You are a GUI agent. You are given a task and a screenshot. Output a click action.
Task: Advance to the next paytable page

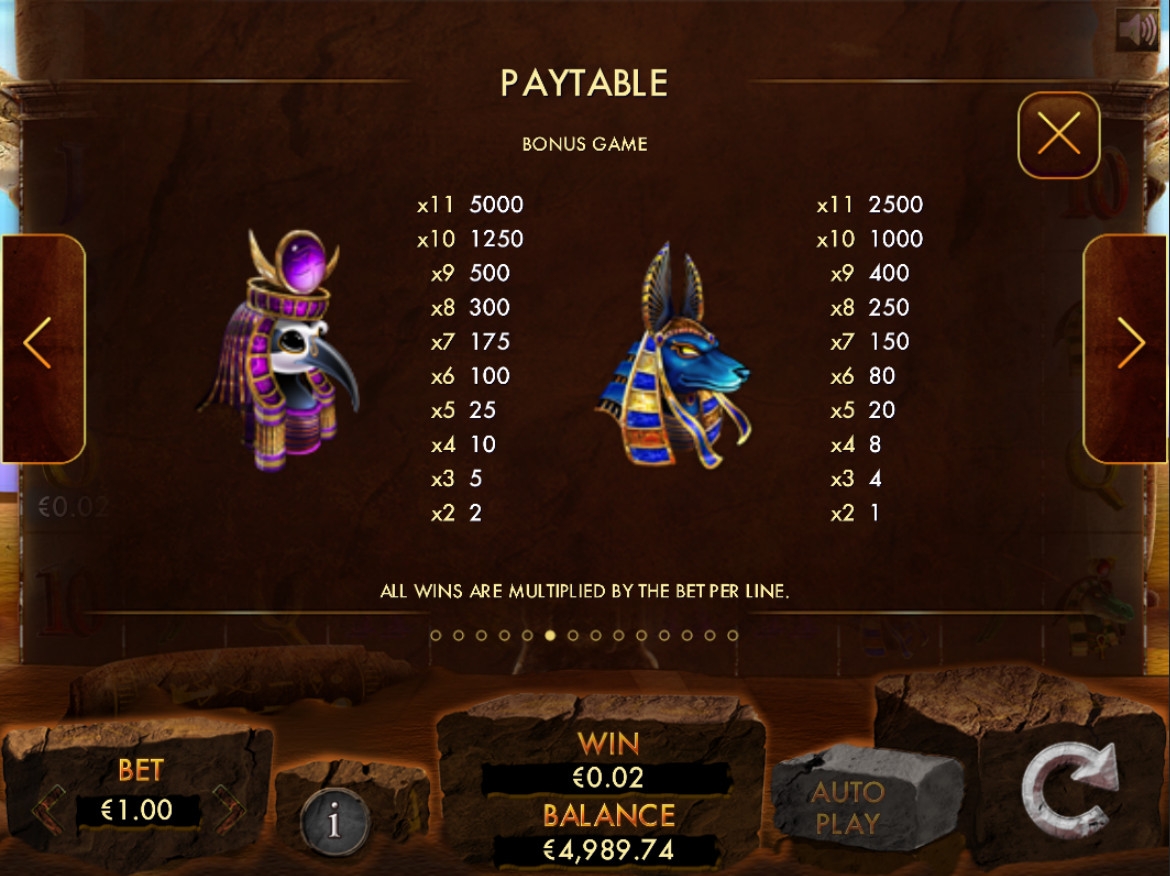click(x=1129, y=346)
